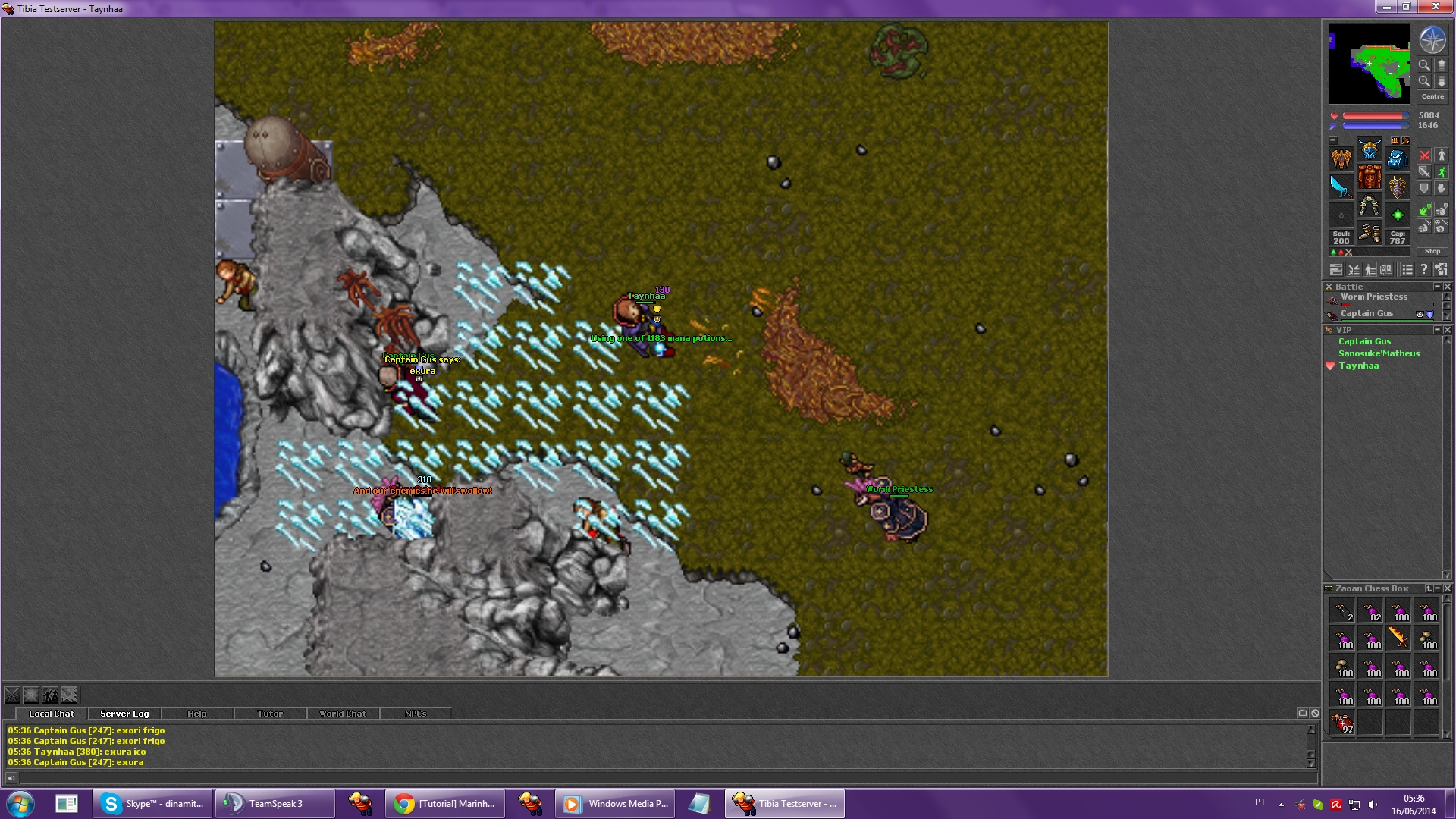This screenshot has height=819, width=1456.
Task: Open the World Chat tab
Action: 342,714
